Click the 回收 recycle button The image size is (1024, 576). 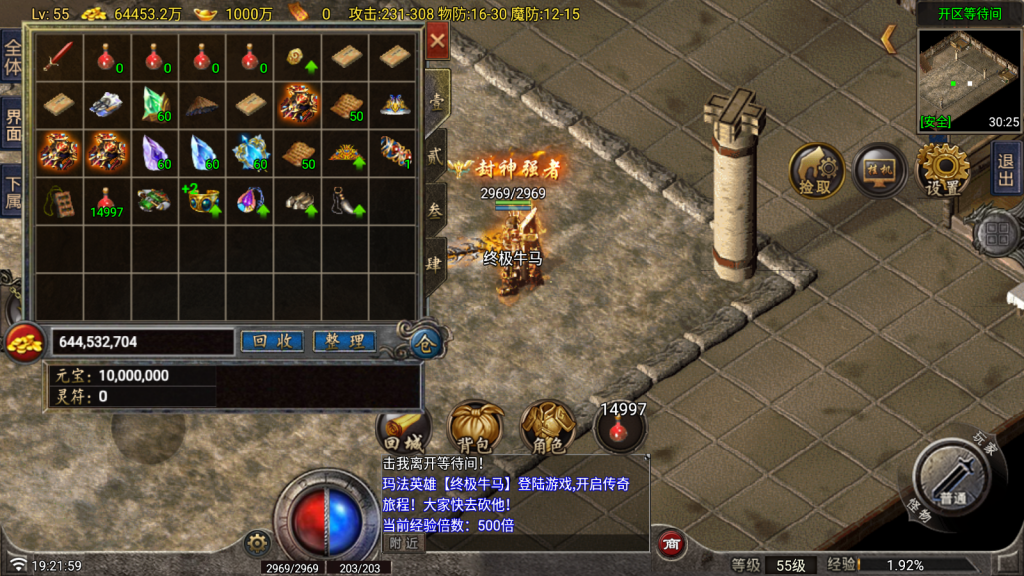click(272, 341)
